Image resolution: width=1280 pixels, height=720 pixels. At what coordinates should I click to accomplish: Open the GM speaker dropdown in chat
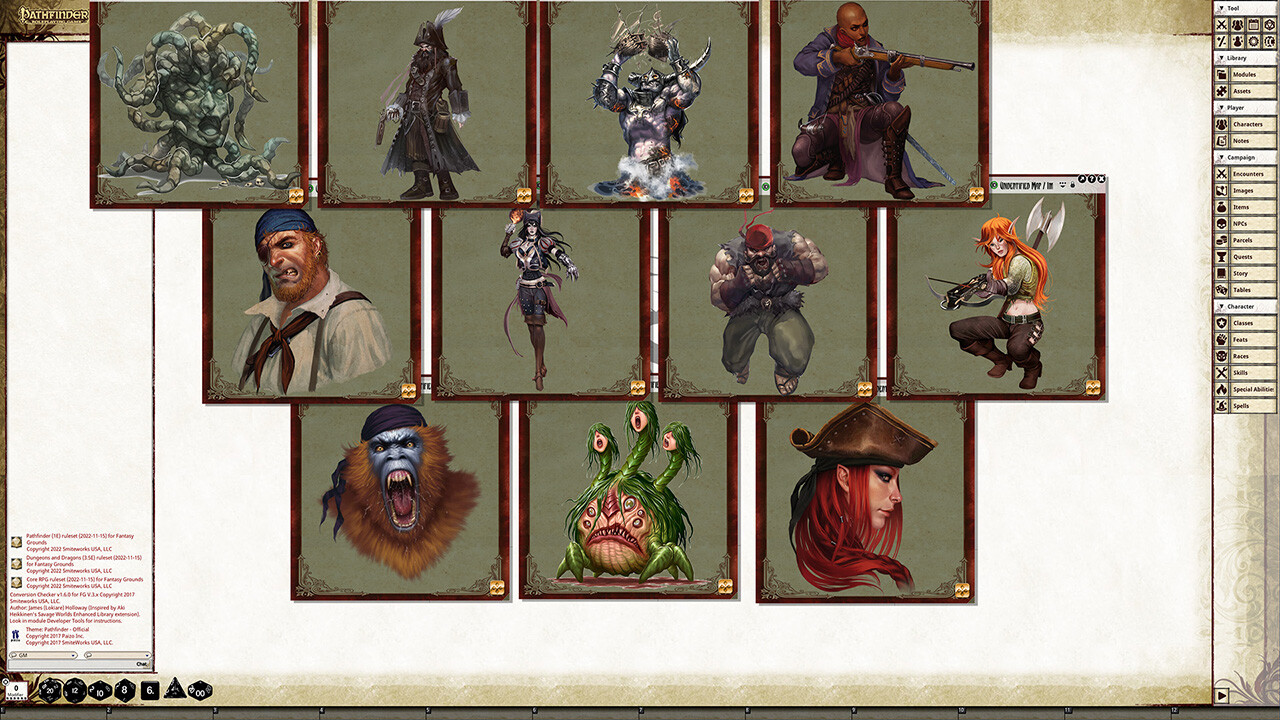(x=41, y=655)
